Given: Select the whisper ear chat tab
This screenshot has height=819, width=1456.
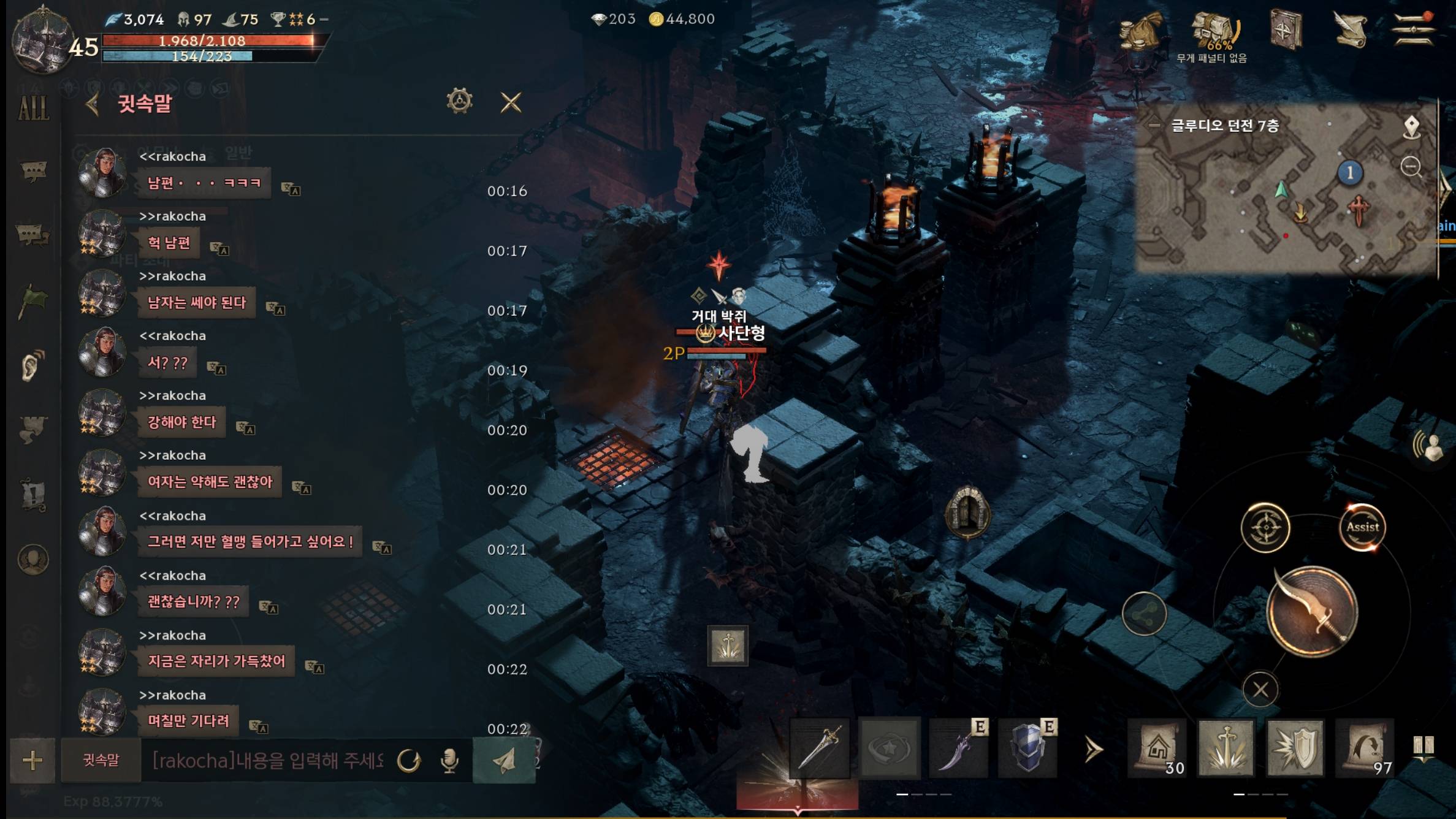Looking at the screenshot, I should pyautogui.click(x=32, y=365).
